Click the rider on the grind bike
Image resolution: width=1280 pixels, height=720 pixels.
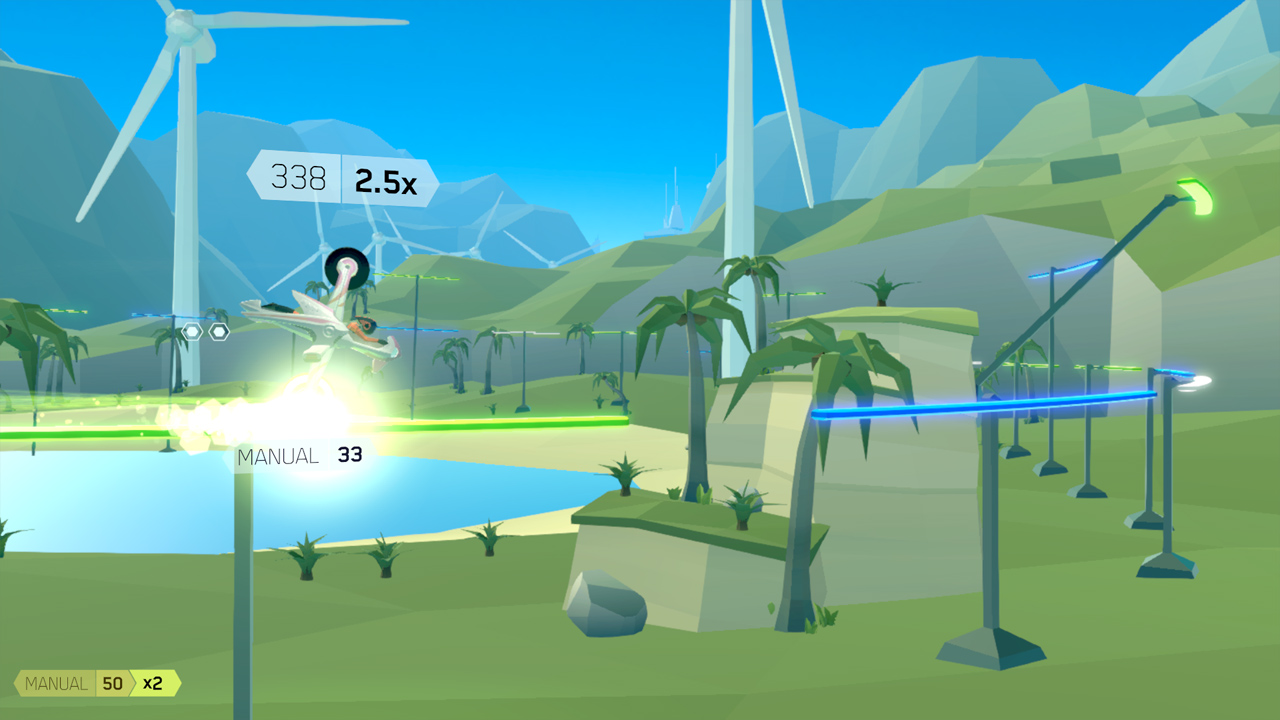click(365, 328)
